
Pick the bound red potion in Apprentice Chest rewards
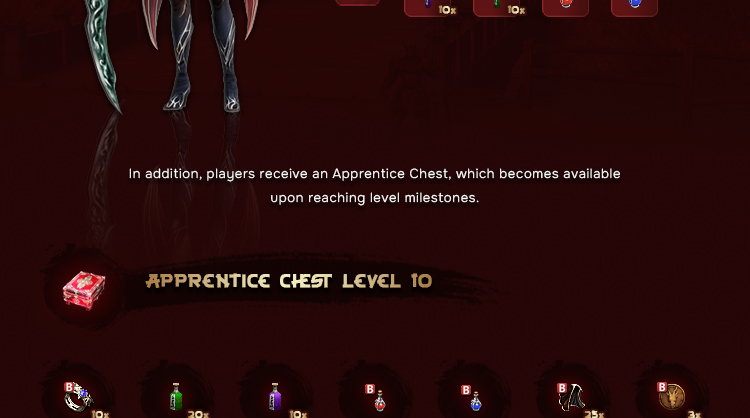click(378, 400)
